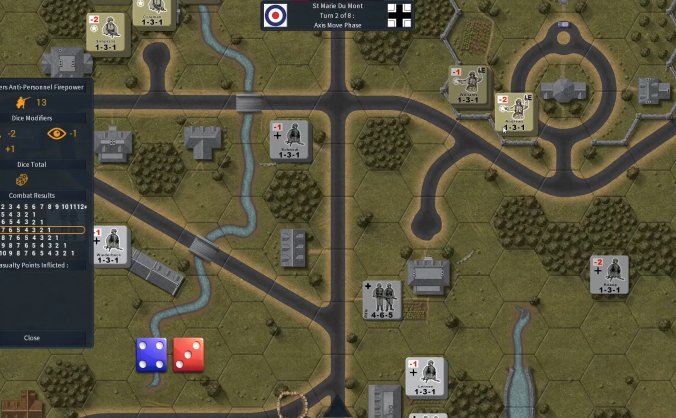Click the red die

tap(188, 355)
